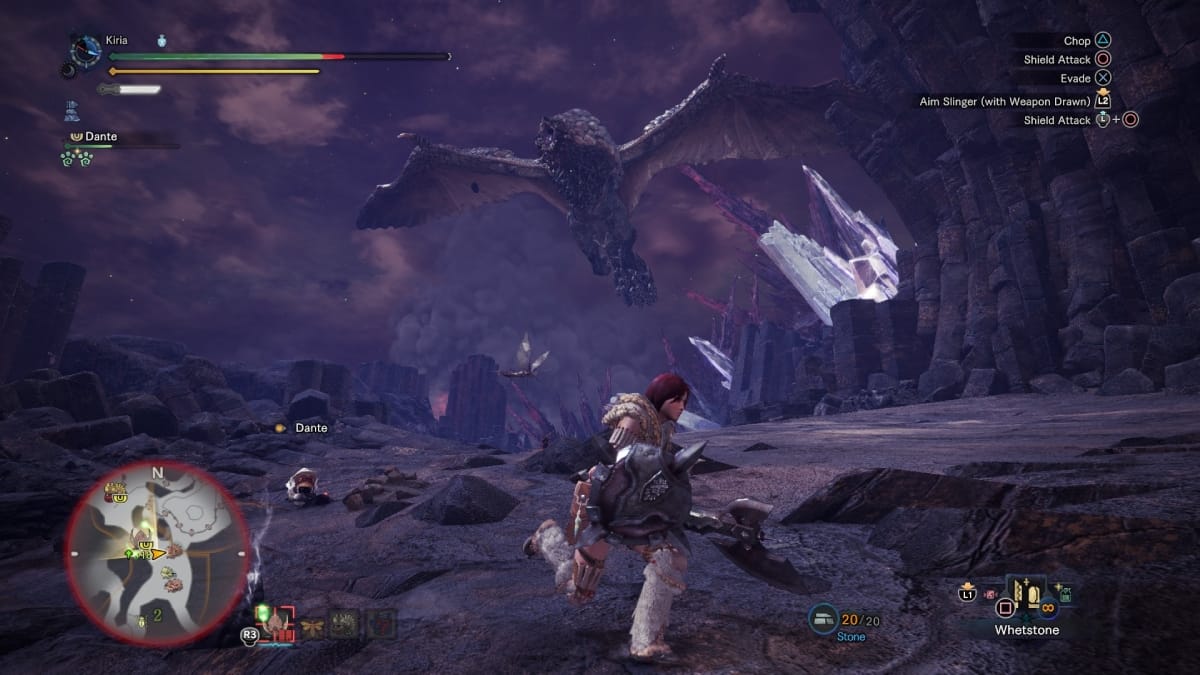Click the Palico Dante name entry
The height and width of the screenshot is (675, 1200).
pyautogui.click(x=100, y=137)
